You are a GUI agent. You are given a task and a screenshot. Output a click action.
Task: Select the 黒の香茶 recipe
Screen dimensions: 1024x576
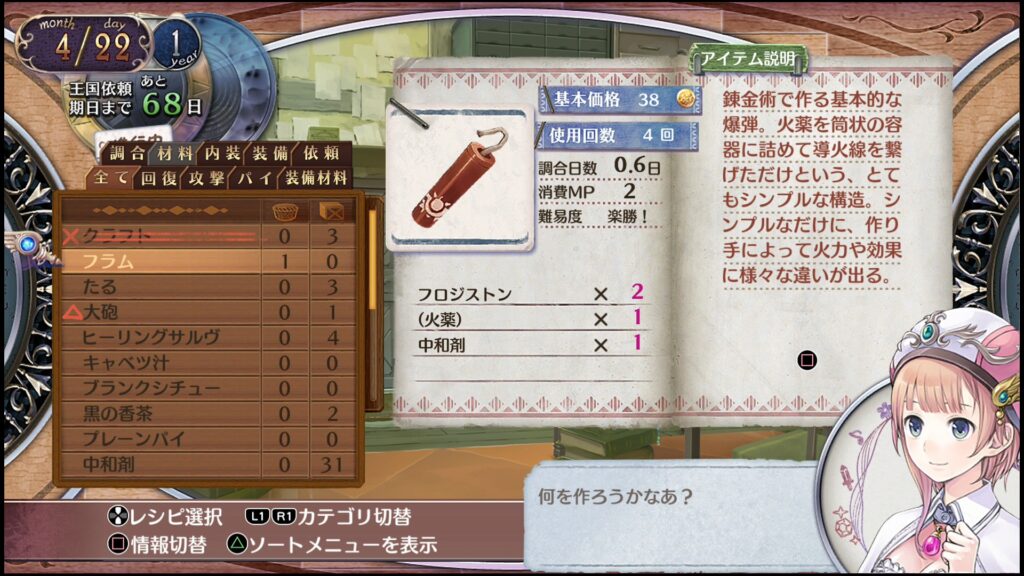(x=160, y=413)
